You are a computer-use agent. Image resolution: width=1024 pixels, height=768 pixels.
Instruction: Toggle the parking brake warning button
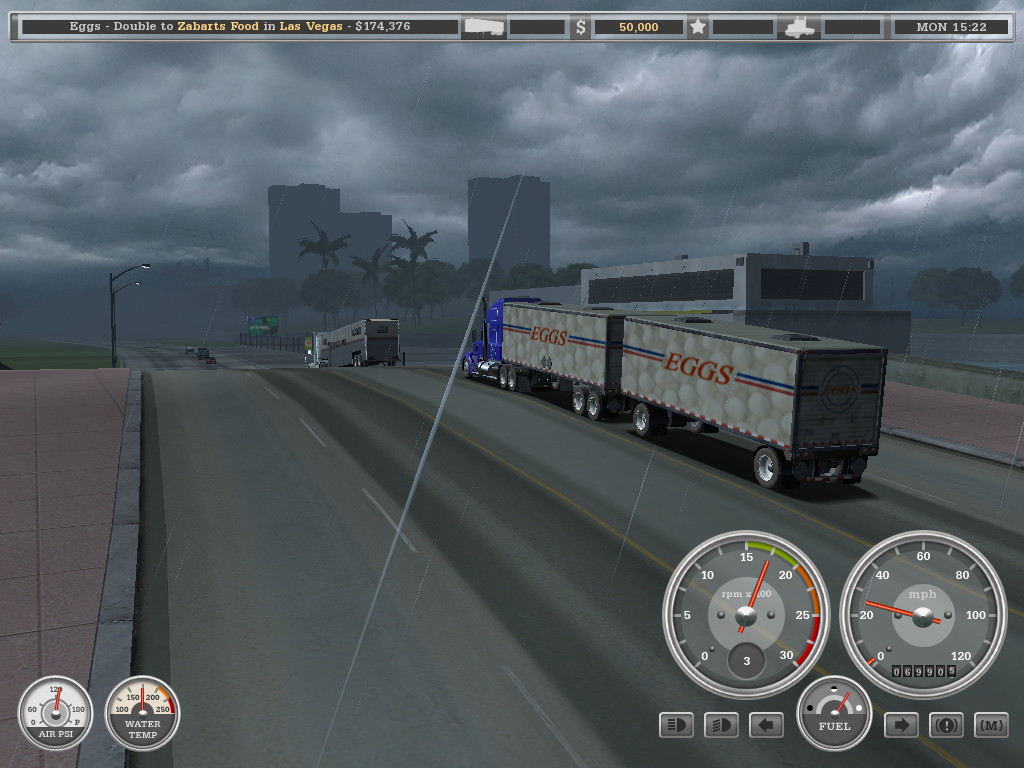coord(946,725)
